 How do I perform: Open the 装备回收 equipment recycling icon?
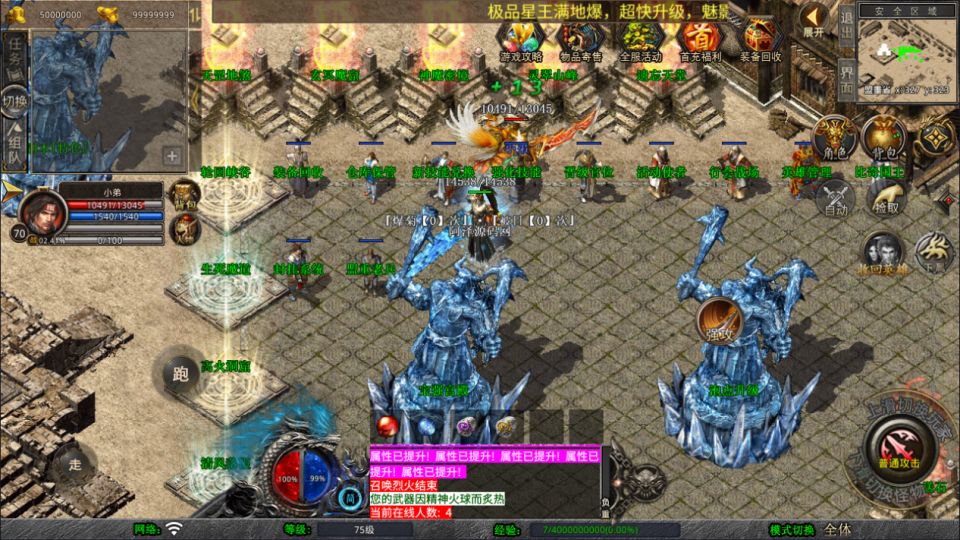point(762,38)
